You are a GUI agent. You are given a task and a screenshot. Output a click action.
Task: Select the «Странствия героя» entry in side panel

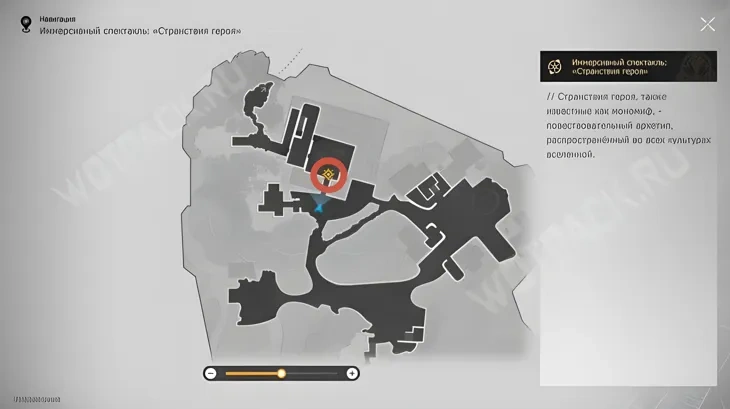click(x=627, y=66)
